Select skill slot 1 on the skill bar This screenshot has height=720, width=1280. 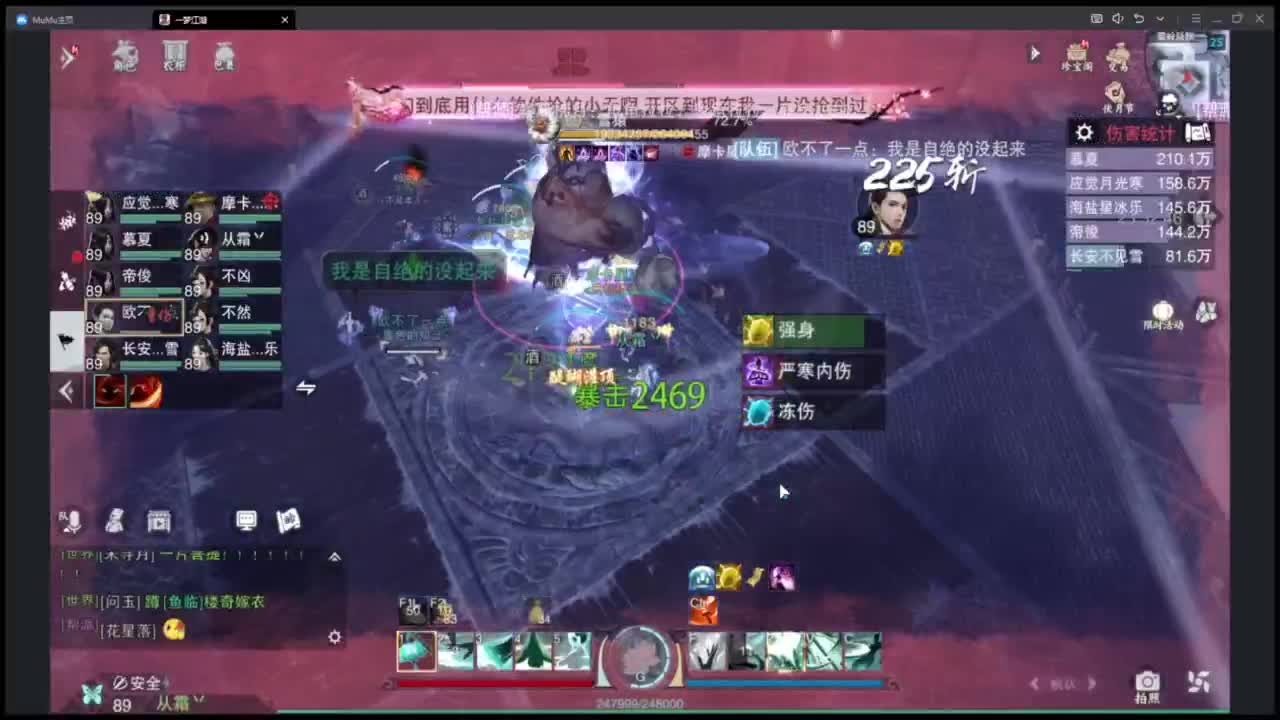click(x=418, y=650)
